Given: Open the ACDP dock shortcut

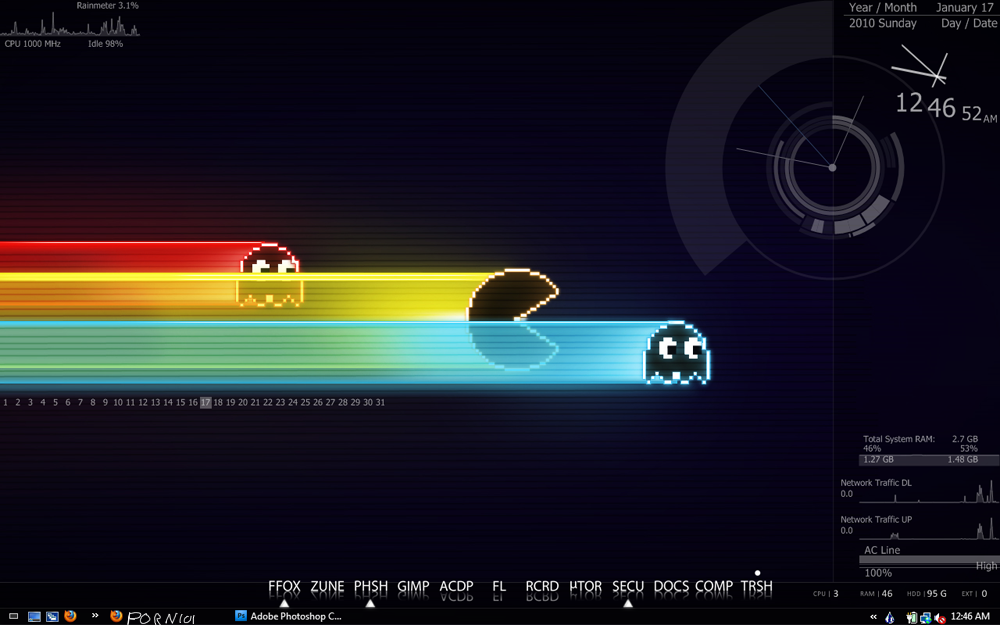Looking at the screenshot, I should tap(456, 587).
